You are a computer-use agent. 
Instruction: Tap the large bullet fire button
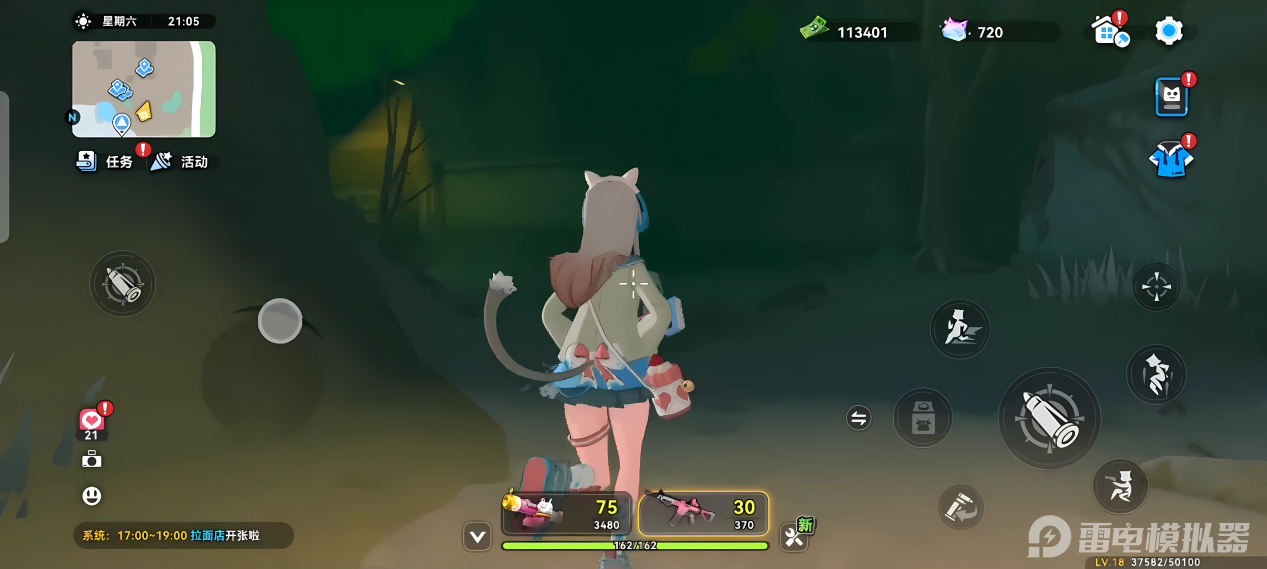[x=1049, y=418]
